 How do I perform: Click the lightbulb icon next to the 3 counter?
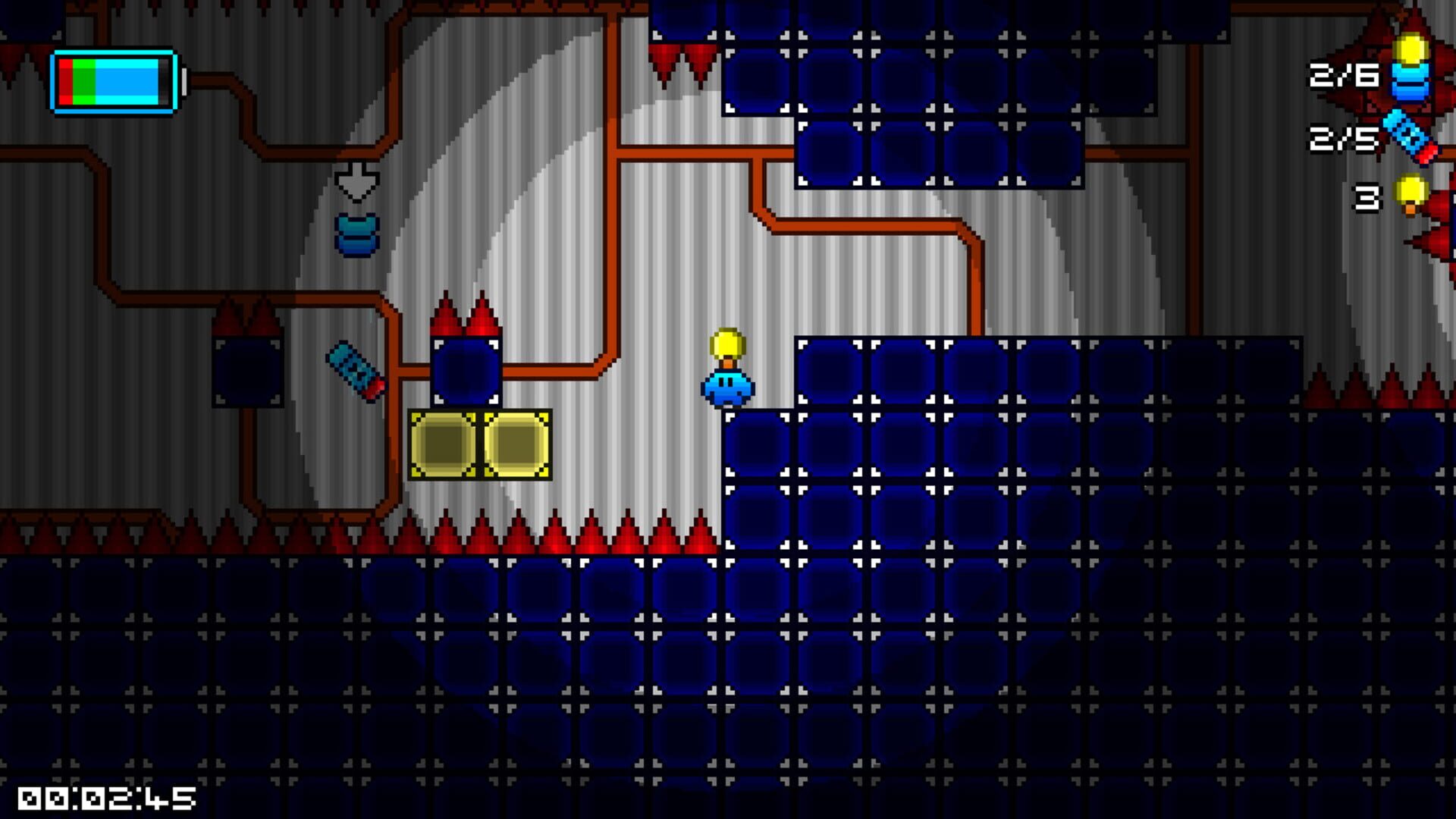[x=1410, y=193]
